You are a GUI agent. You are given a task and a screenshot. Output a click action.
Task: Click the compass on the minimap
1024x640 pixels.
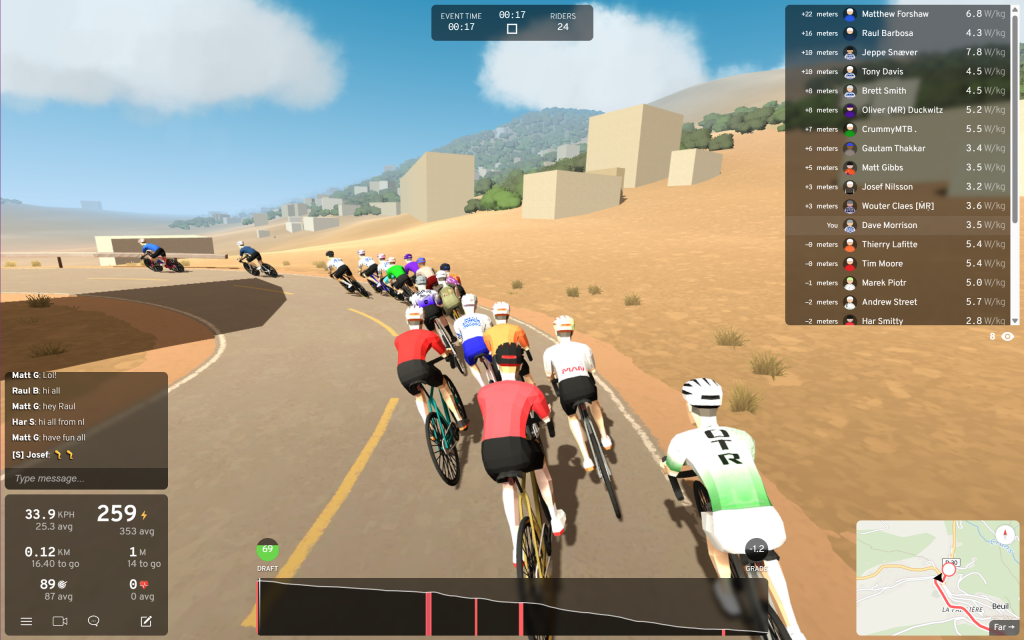pyautogui.click(x=1004, y=536)
